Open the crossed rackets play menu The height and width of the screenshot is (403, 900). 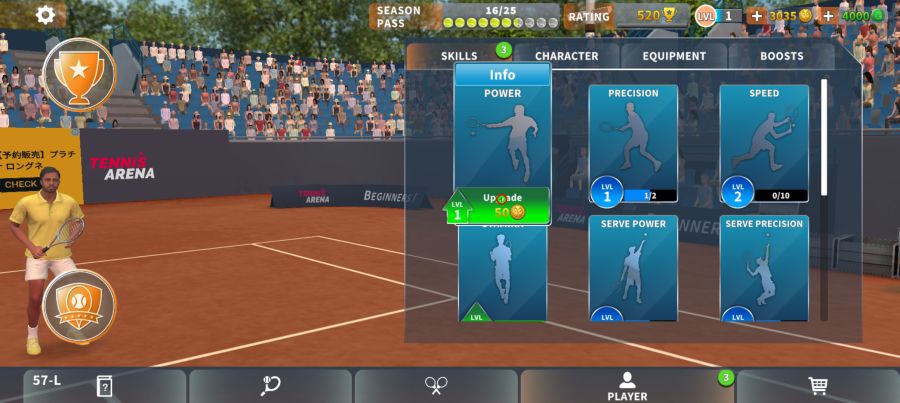[436, 386]
